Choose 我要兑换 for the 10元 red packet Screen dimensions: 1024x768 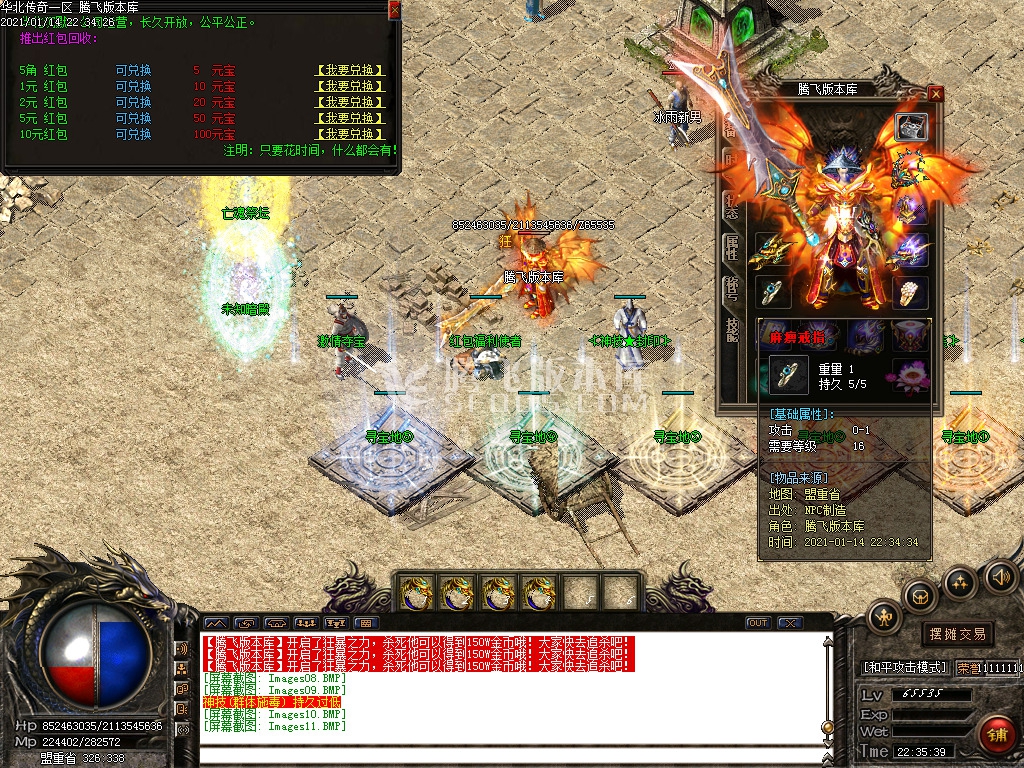click(x=349, y=134)
